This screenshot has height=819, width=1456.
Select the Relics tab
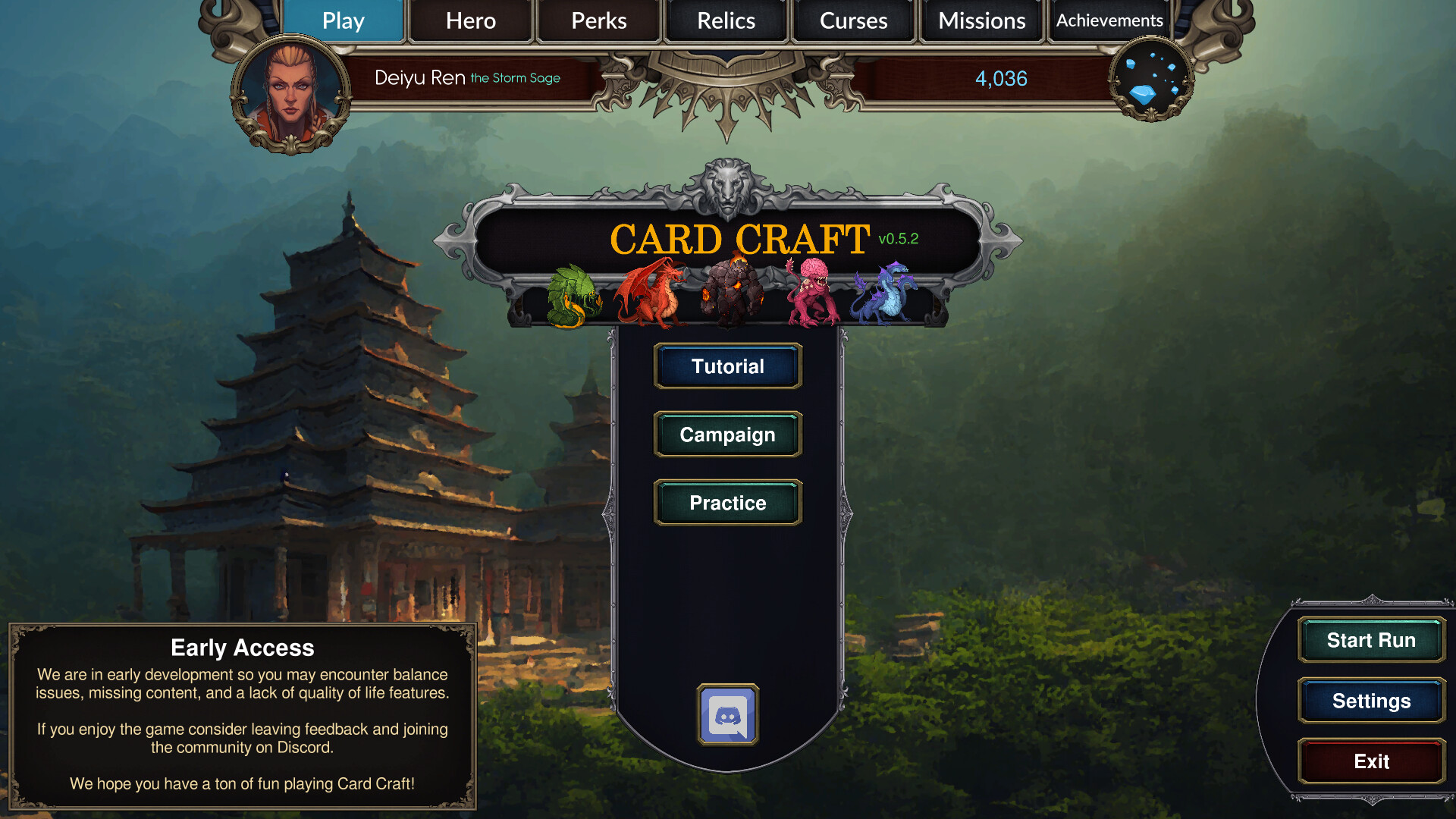click(x=726, y=20)
